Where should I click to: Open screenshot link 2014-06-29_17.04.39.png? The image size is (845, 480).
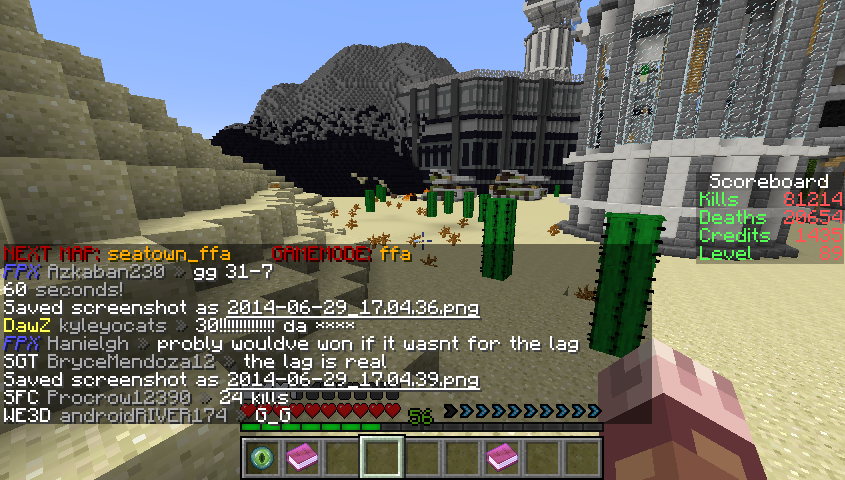click(x=353, y=381)
